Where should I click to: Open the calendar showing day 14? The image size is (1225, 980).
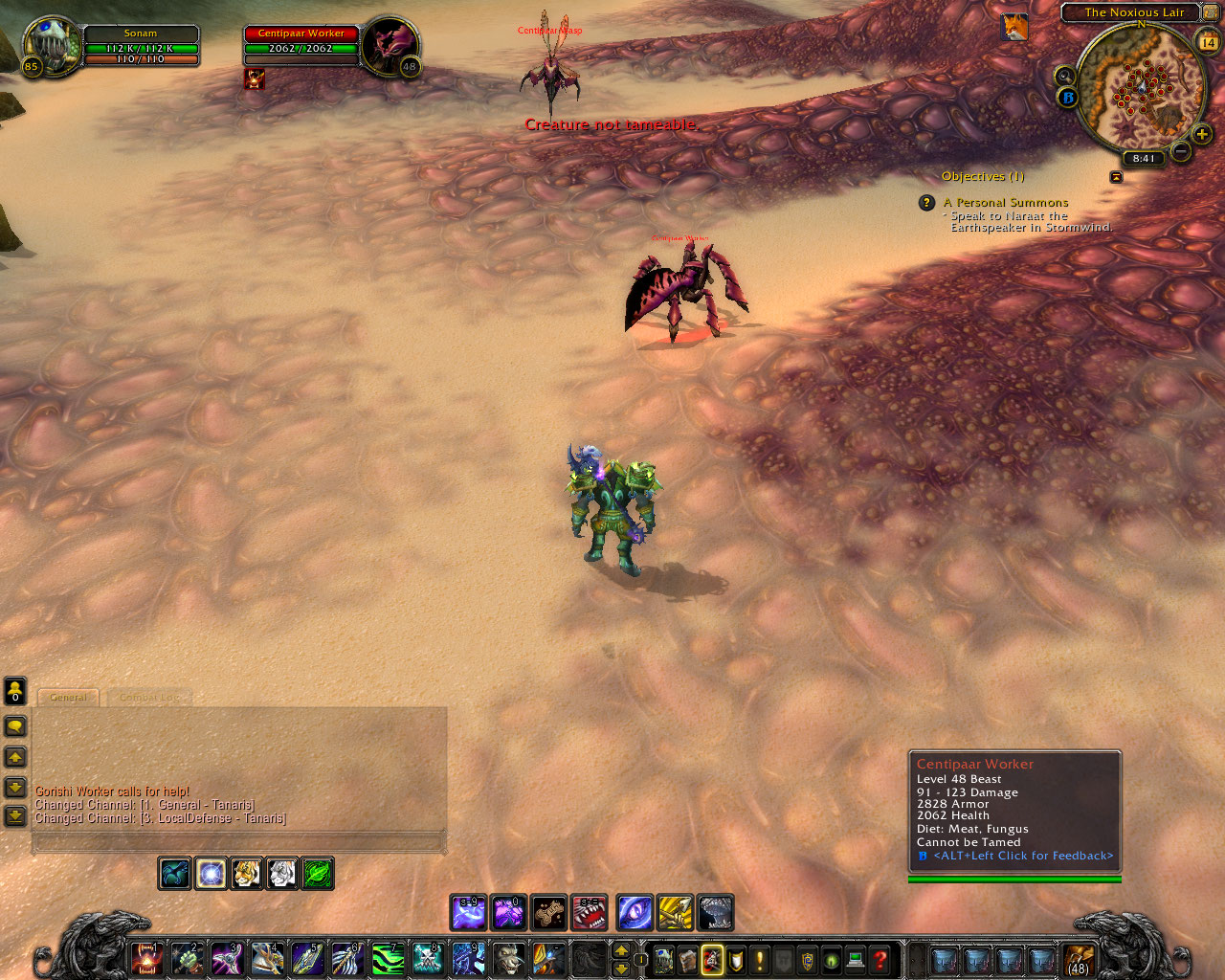1207,41
